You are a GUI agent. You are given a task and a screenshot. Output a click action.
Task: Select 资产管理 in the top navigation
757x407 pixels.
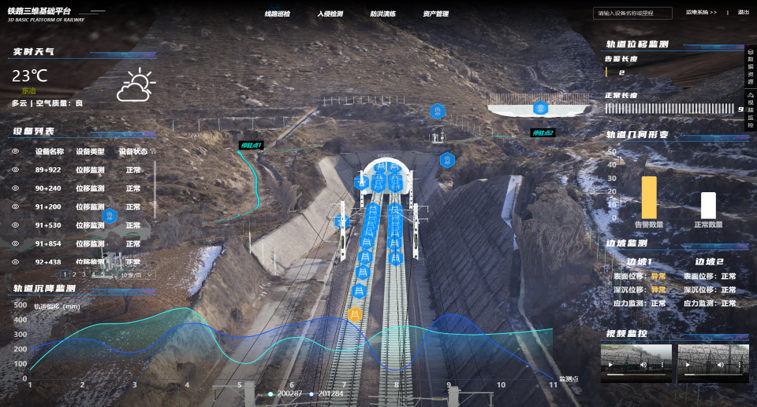(x=435, y=14)
